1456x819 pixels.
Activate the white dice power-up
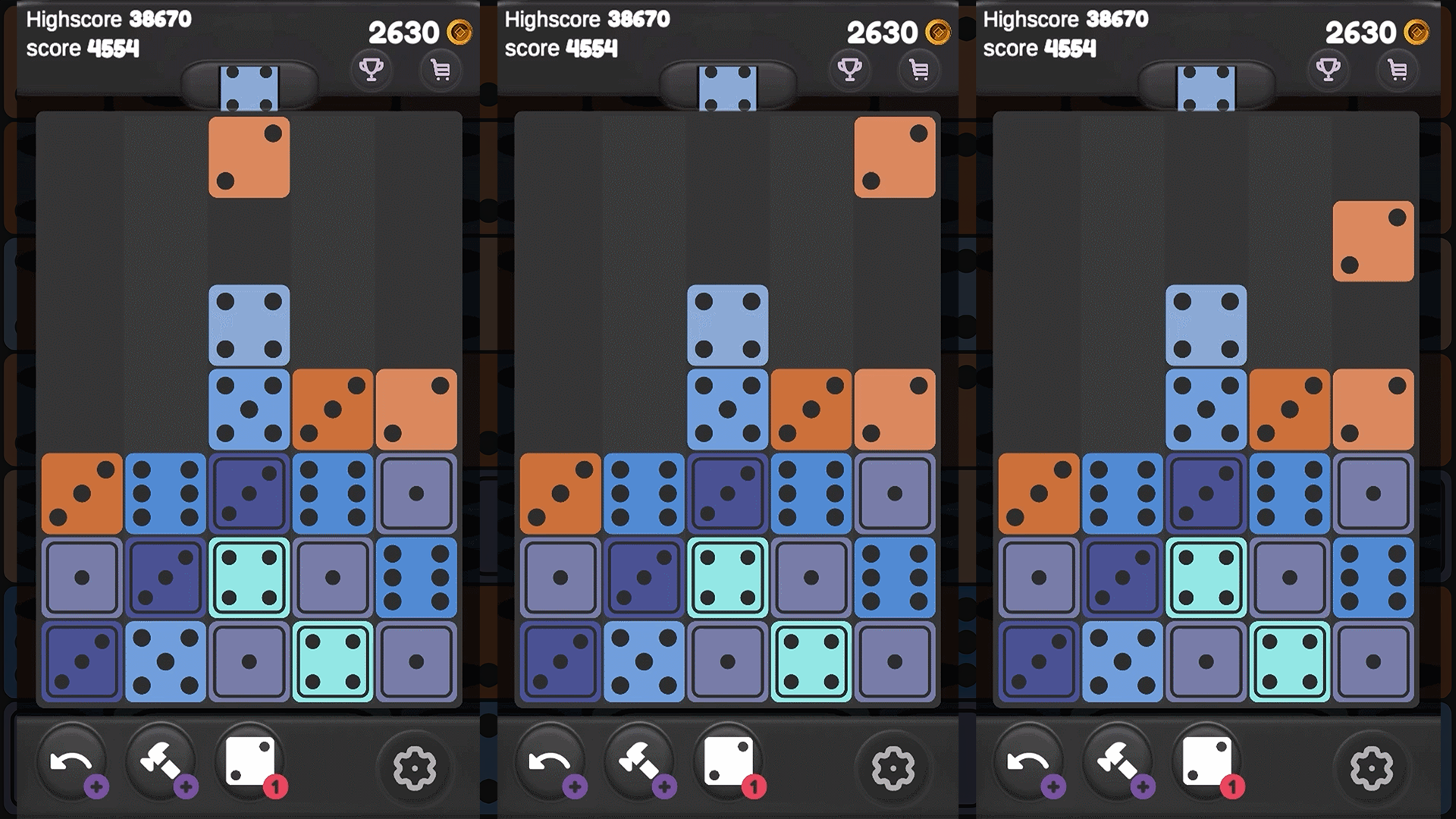[x=250, y=758]
